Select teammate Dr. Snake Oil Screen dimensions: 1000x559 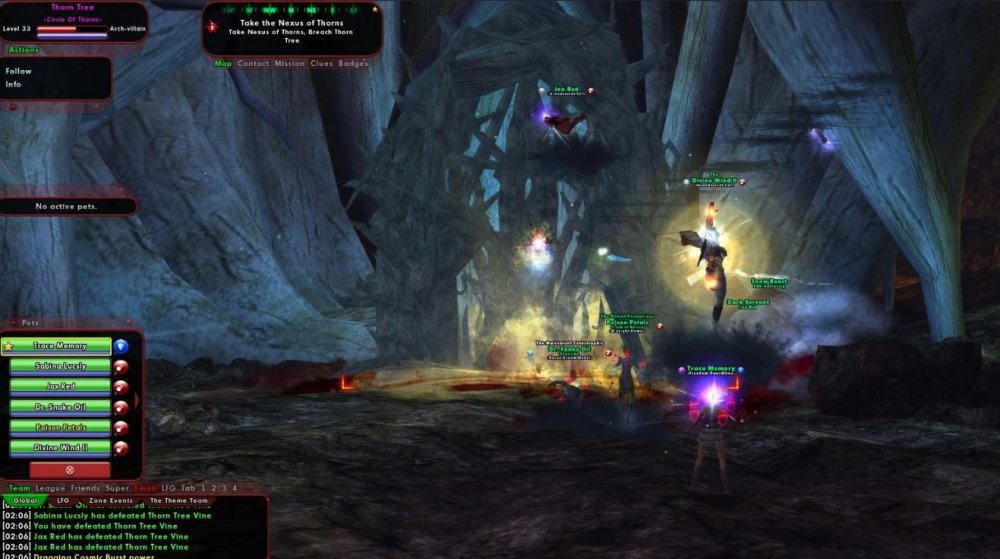pos(60,407)
